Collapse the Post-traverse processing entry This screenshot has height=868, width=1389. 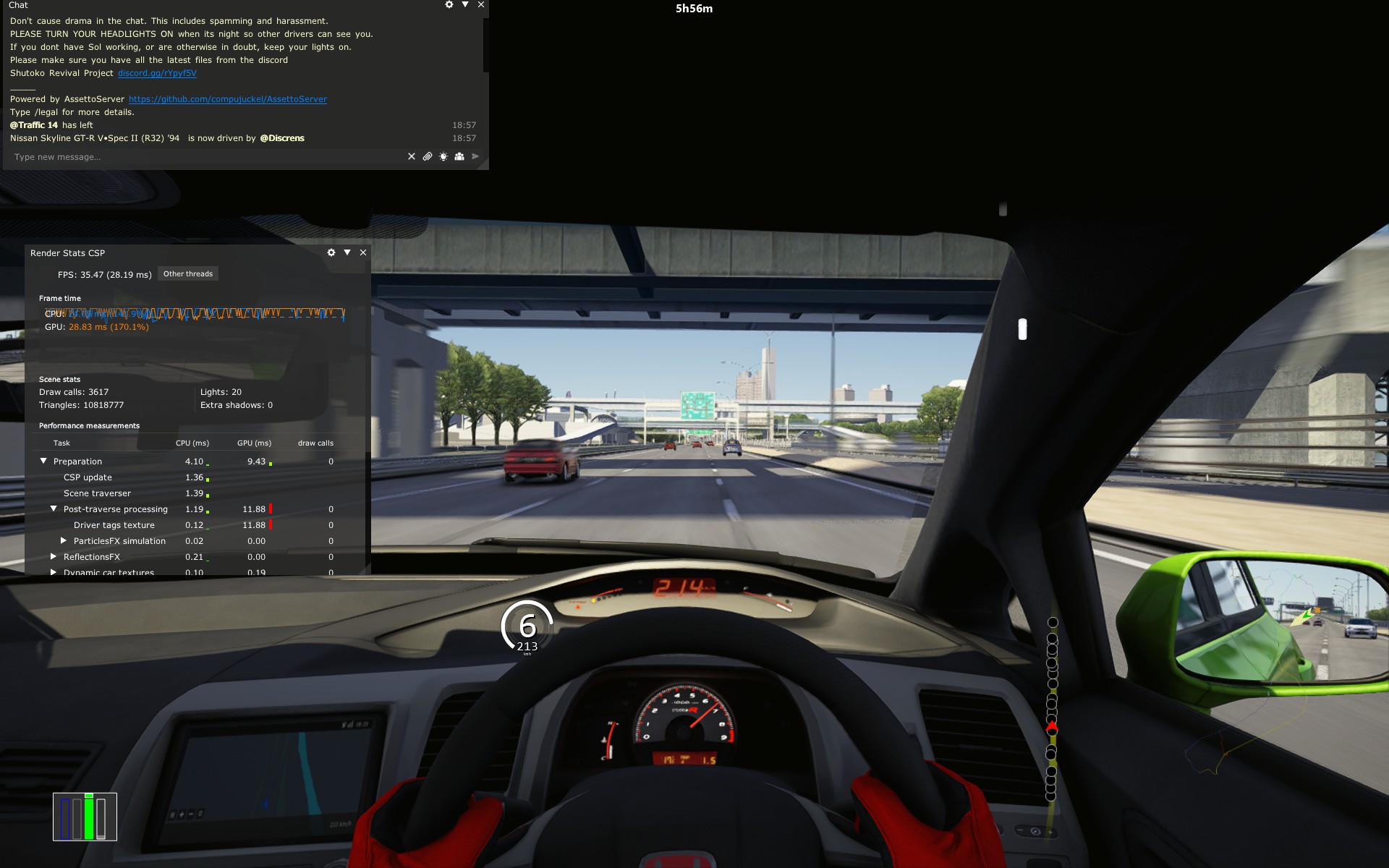coord(54,509)
